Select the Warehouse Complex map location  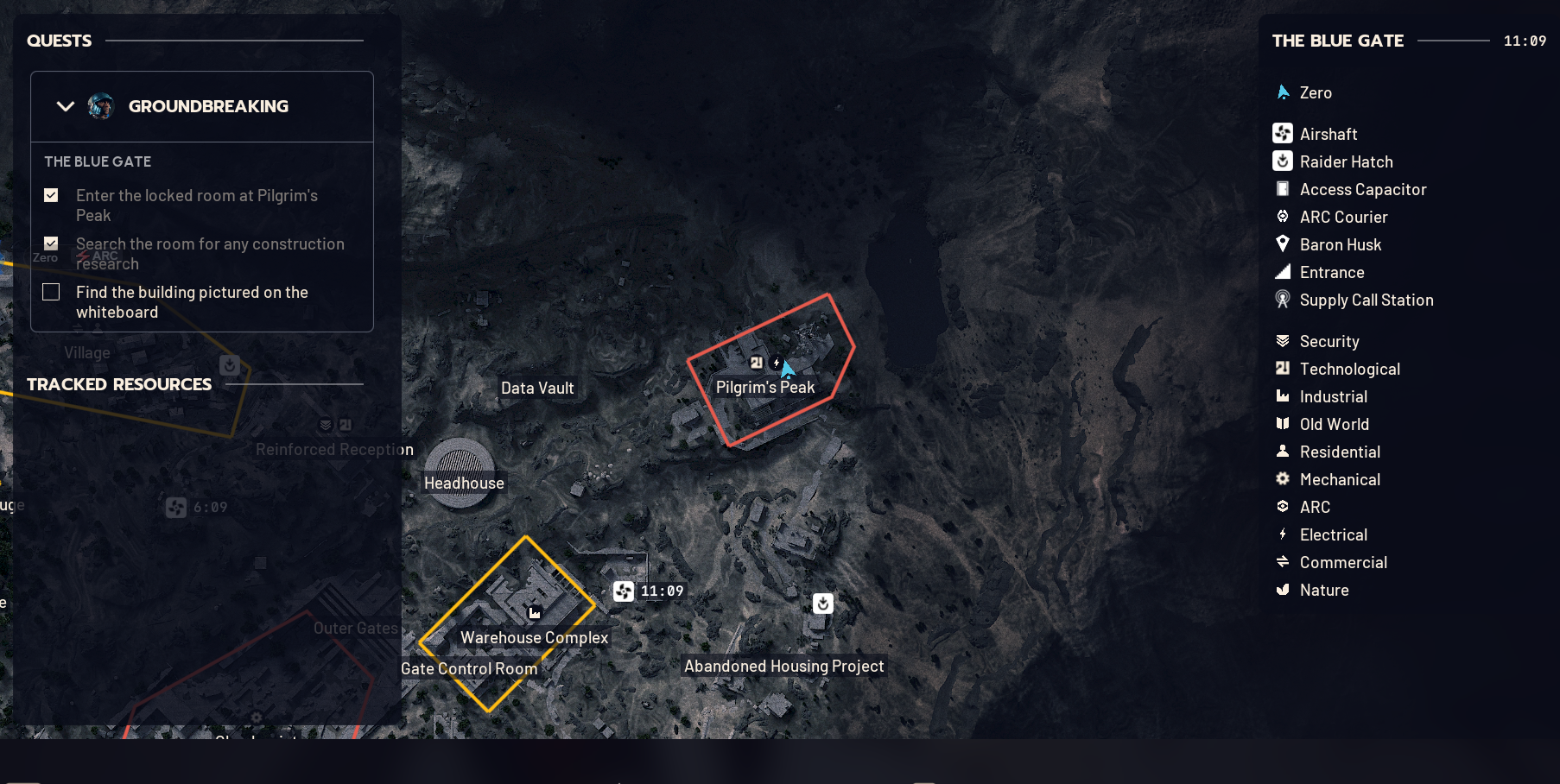(x=534, y=637)
